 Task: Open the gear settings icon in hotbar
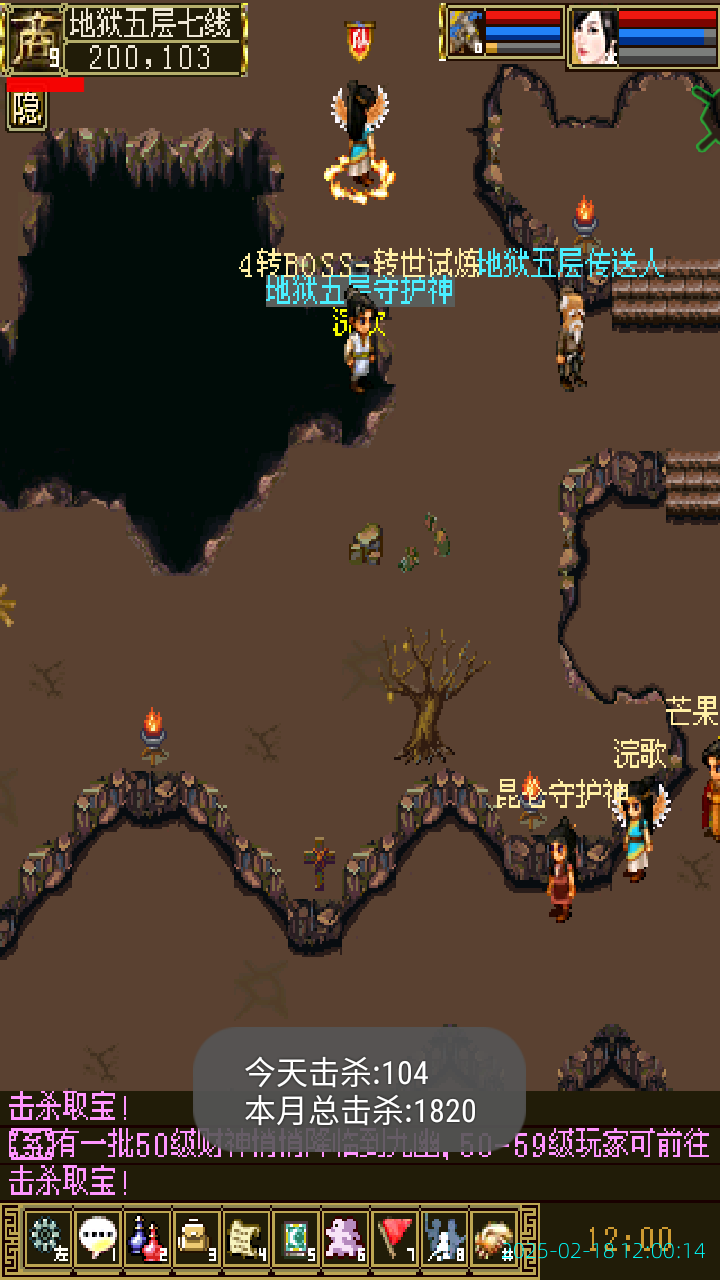(x=48, y=1239)
